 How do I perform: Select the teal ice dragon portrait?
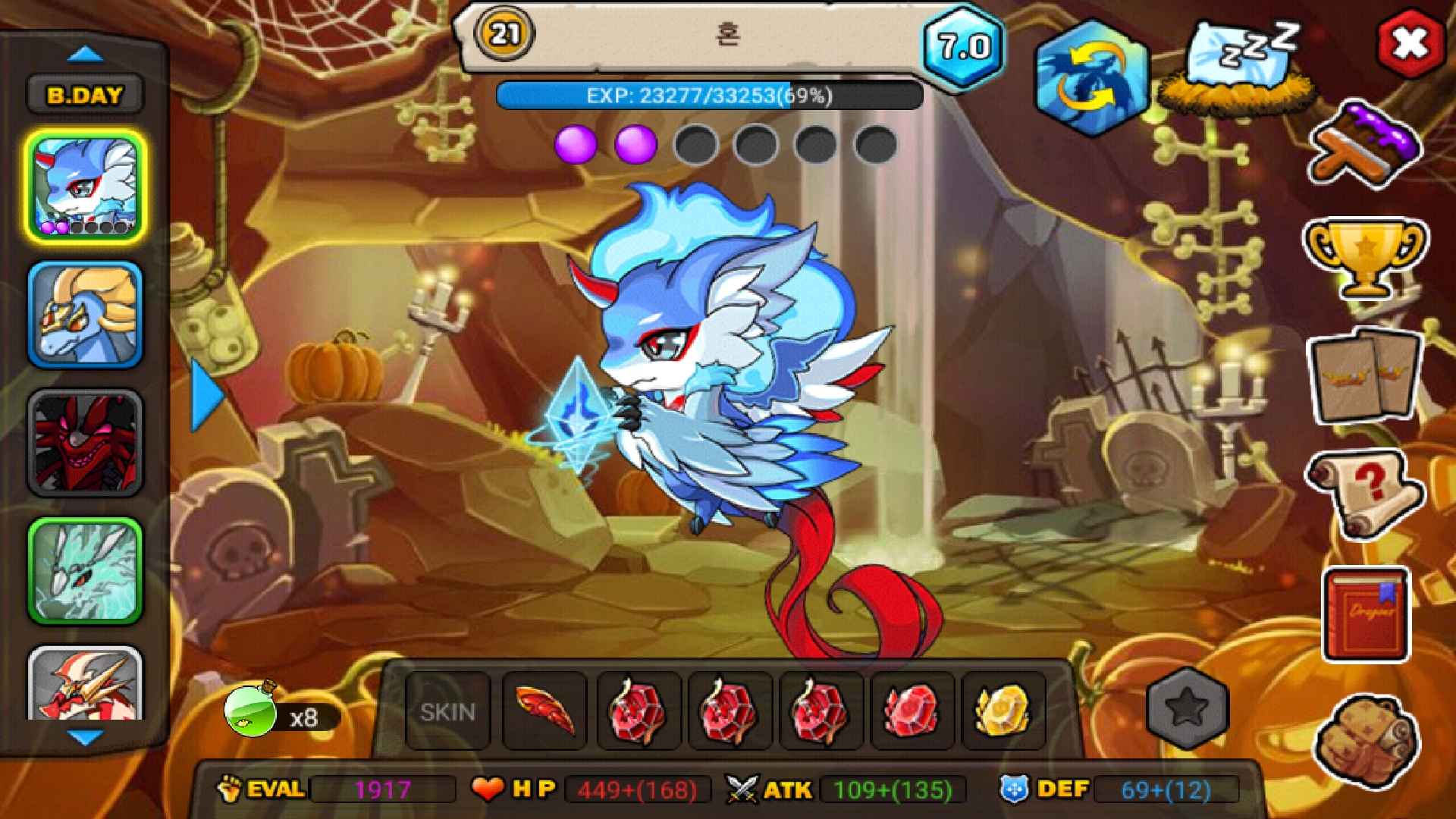(85, 572)
